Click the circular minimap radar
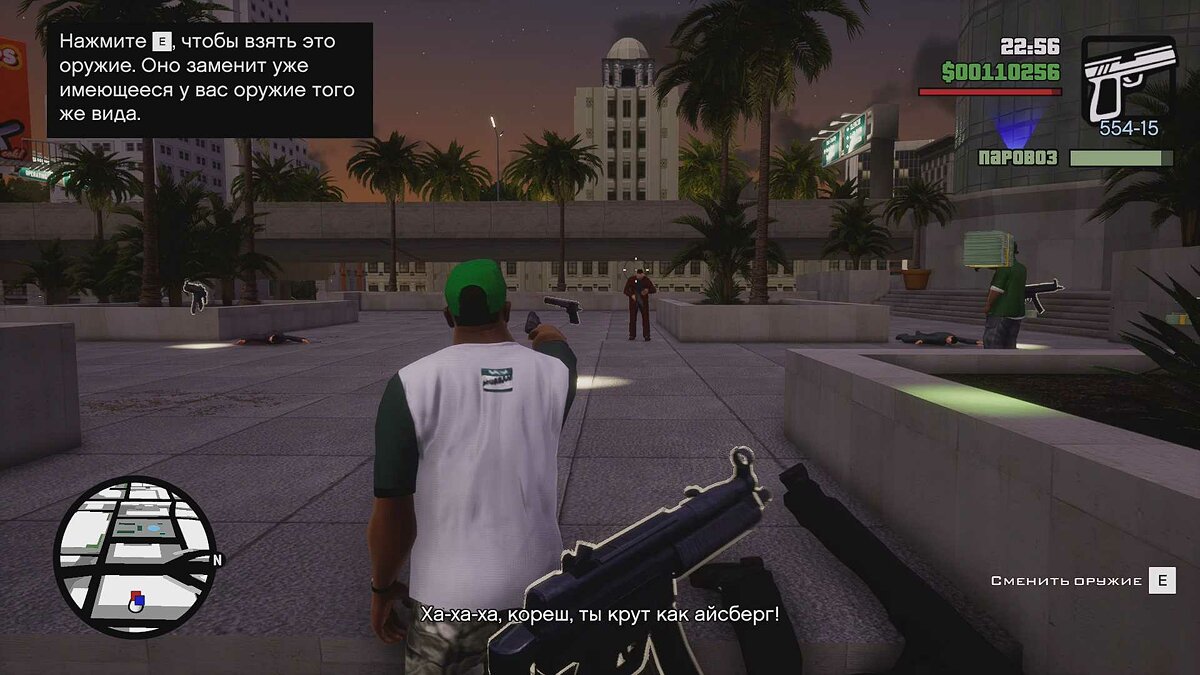1200x675 pixels. coord(134,556)
